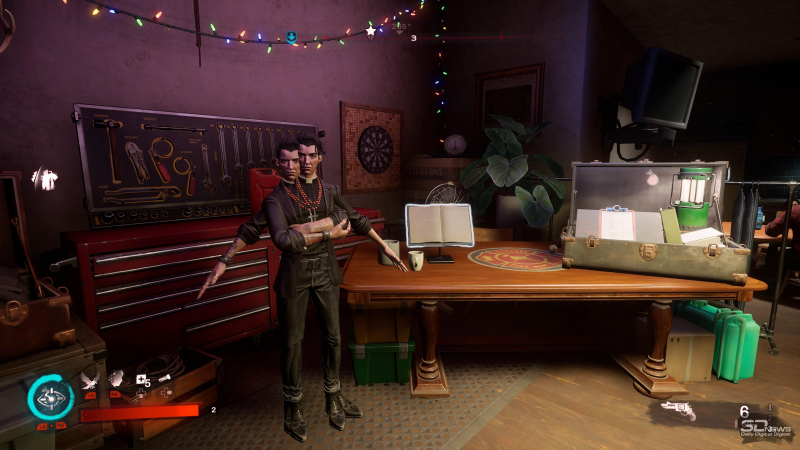The height and width of the screenshot is (450, 800).
Task: Use the bird ability icon
Action: pyautogui.click(x=90, y=378)
